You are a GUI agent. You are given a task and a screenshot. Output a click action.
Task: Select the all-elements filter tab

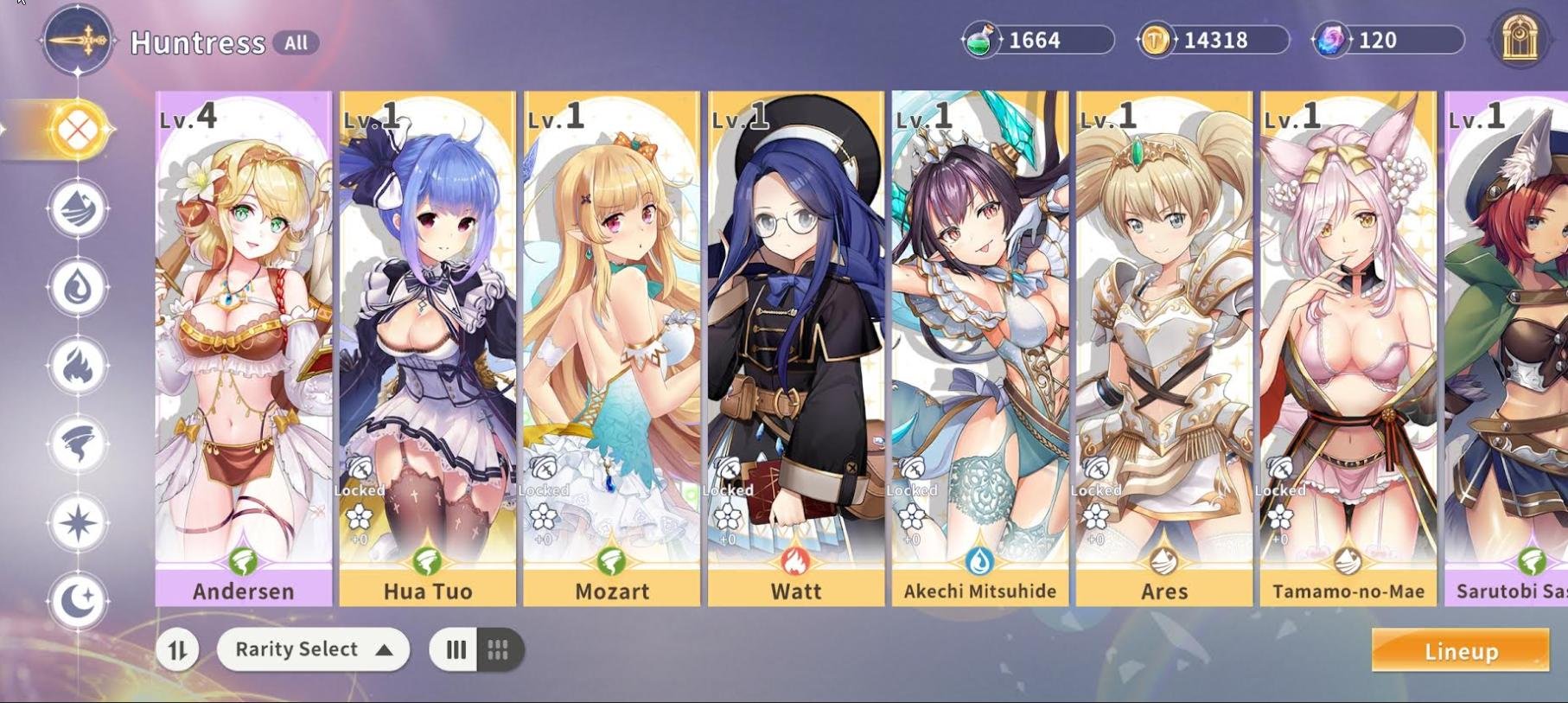78,130
